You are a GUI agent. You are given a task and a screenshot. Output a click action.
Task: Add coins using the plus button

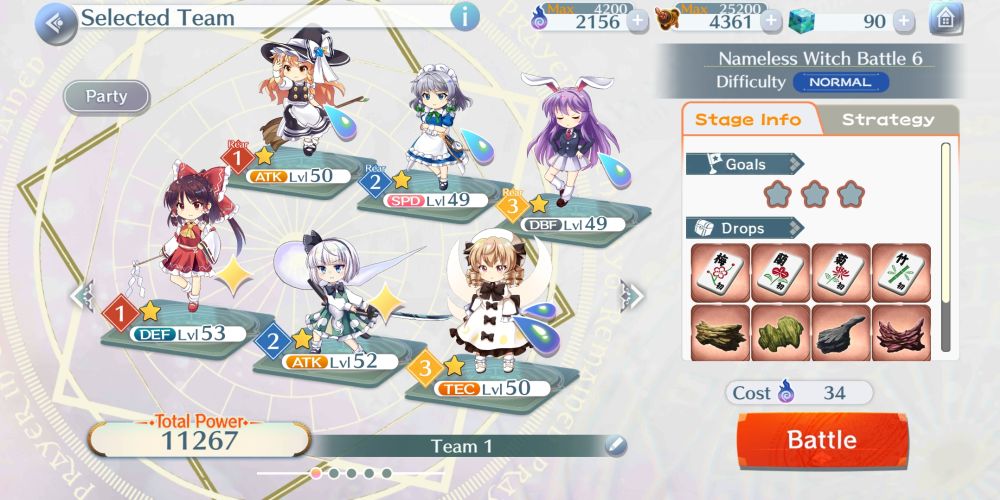click(771, 21)
